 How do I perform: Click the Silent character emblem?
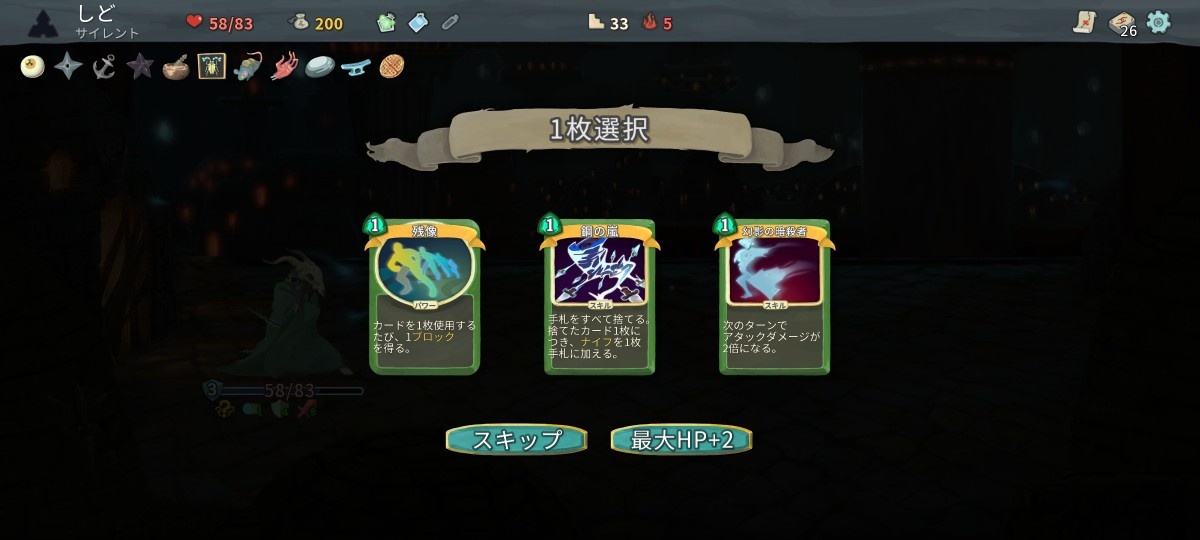click(44, 22)
